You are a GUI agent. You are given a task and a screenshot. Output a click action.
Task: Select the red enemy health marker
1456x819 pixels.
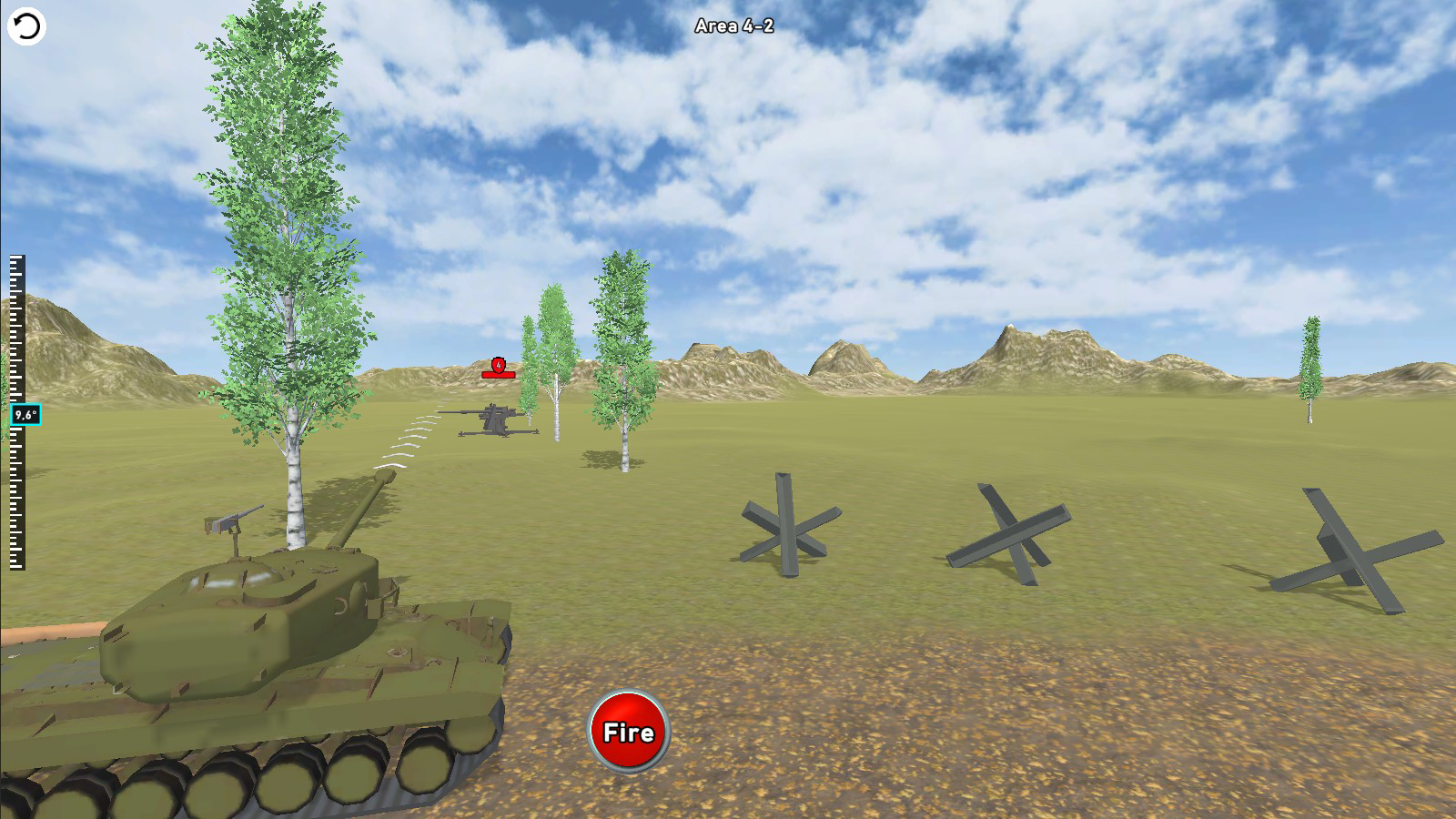tap(498, 368)
